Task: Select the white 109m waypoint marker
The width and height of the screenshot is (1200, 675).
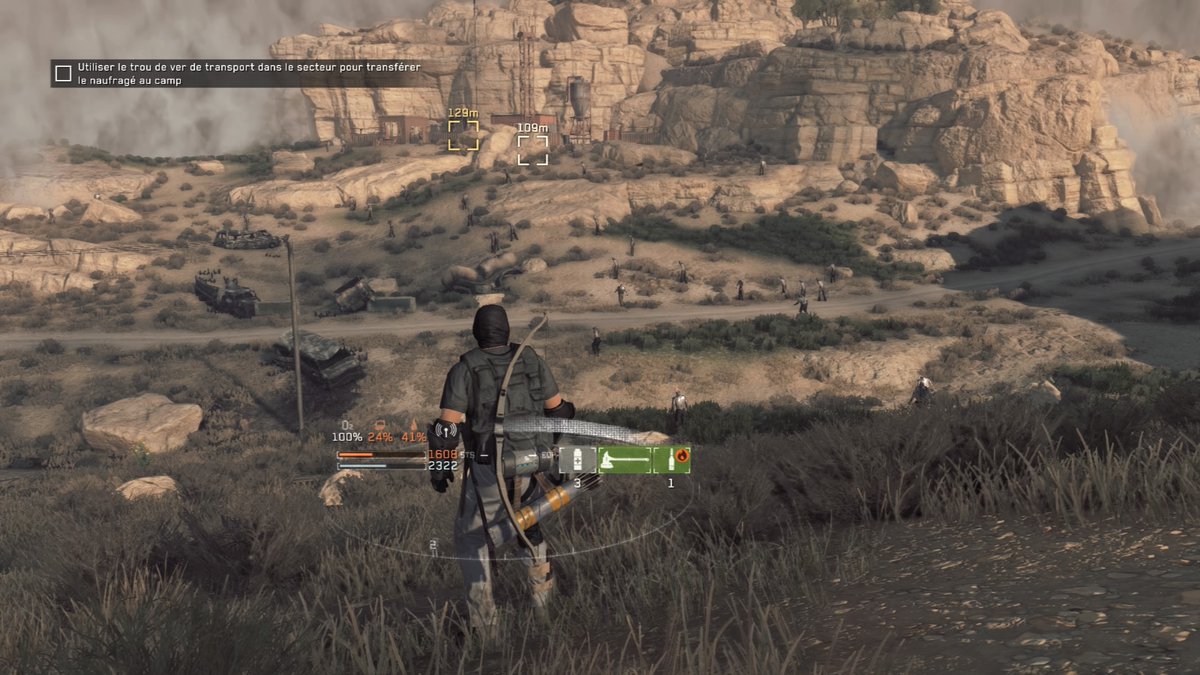Action: 532,149
